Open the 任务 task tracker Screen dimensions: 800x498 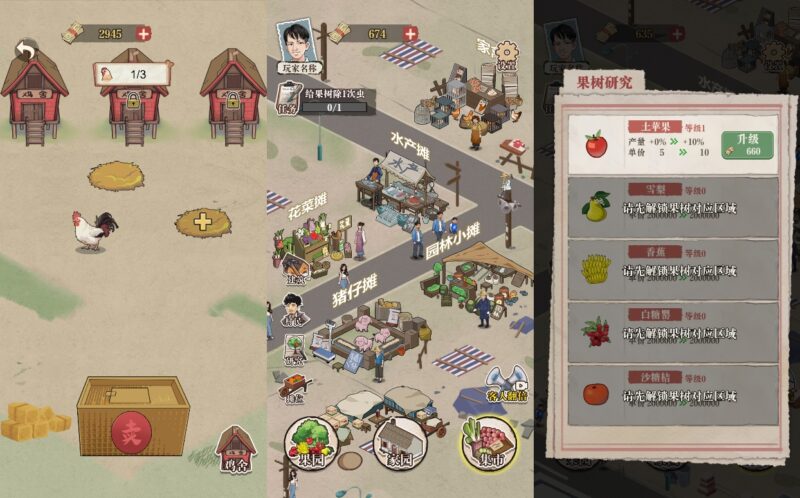pyautogui.click(x=291, y=101)
